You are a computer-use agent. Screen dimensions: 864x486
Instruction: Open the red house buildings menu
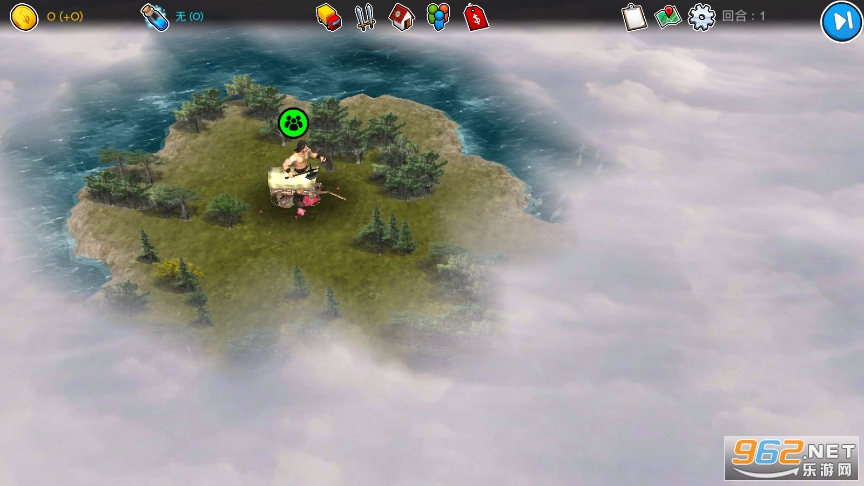tap(402, 16)
